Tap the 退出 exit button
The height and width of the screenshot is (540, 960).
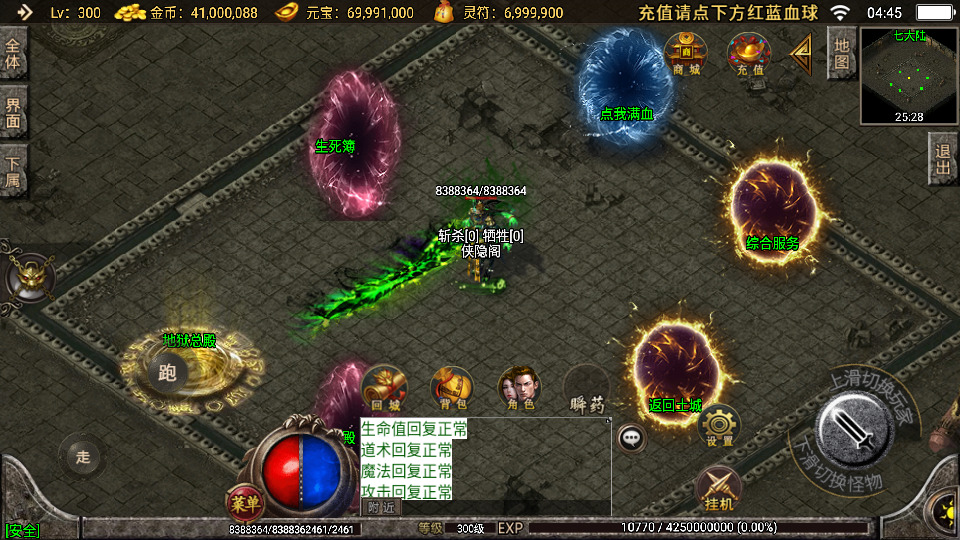[942, 159]
